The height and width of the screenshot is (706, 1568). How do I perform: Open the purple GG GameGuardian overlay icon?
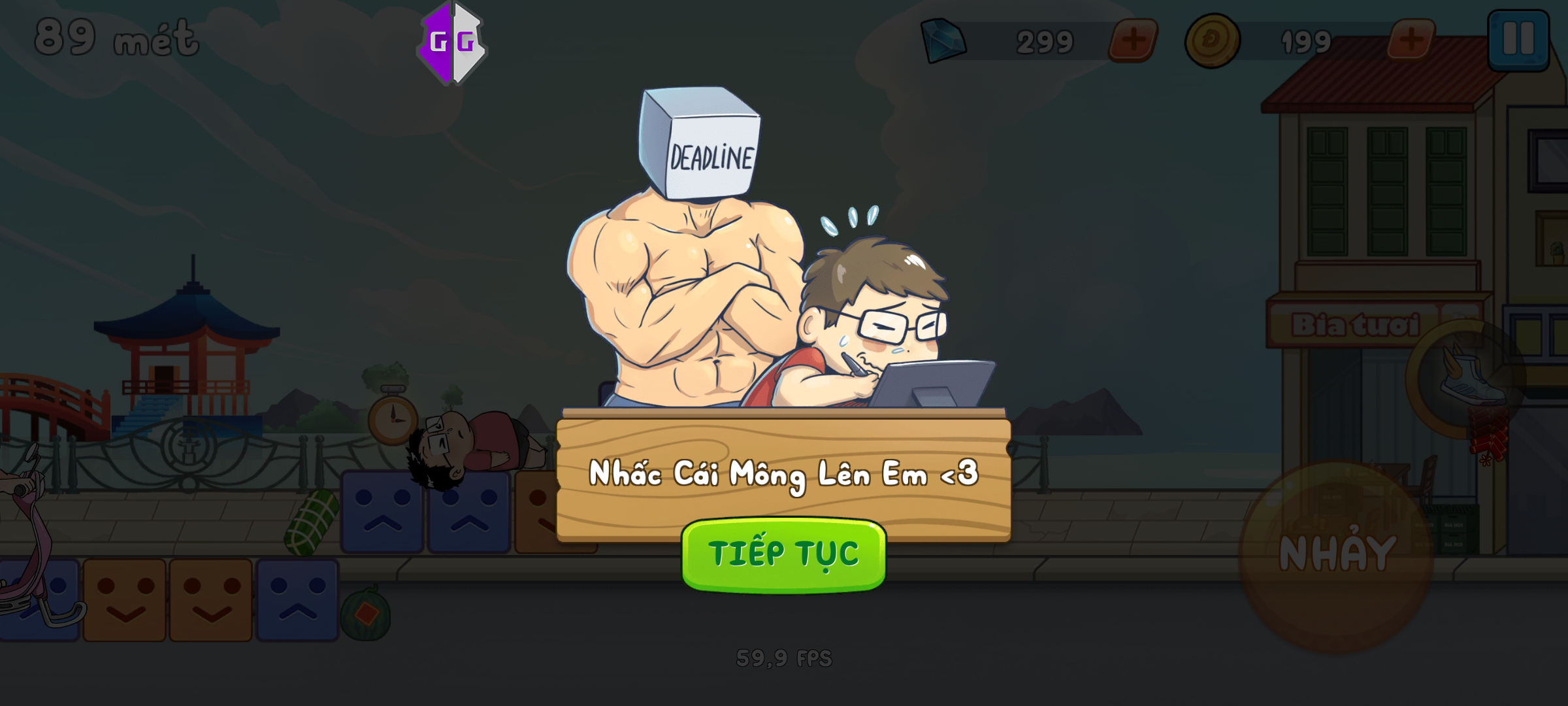pos(451,43)
